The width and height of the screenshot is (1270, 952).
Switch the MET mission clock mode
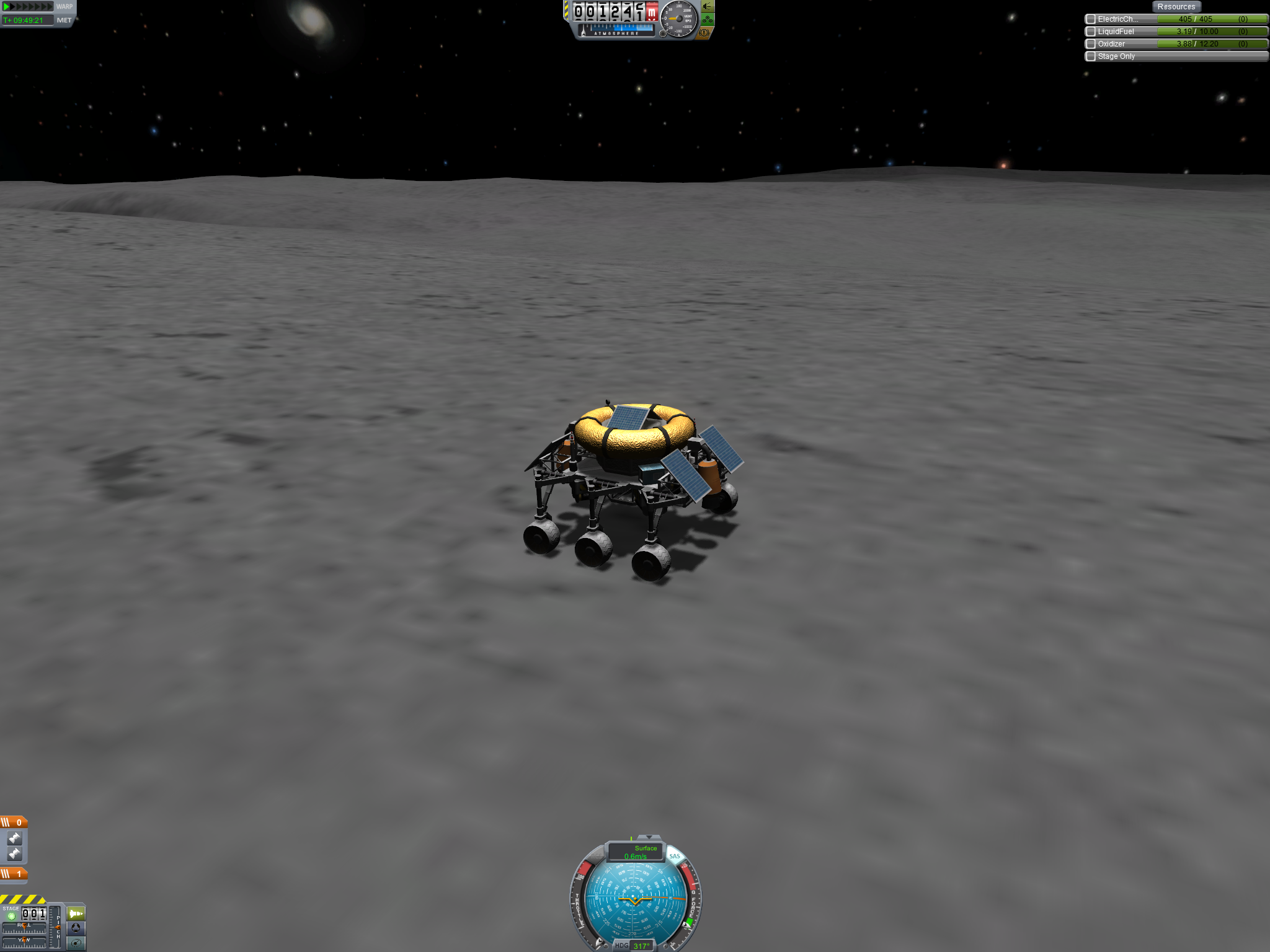(x=64, y=20)
